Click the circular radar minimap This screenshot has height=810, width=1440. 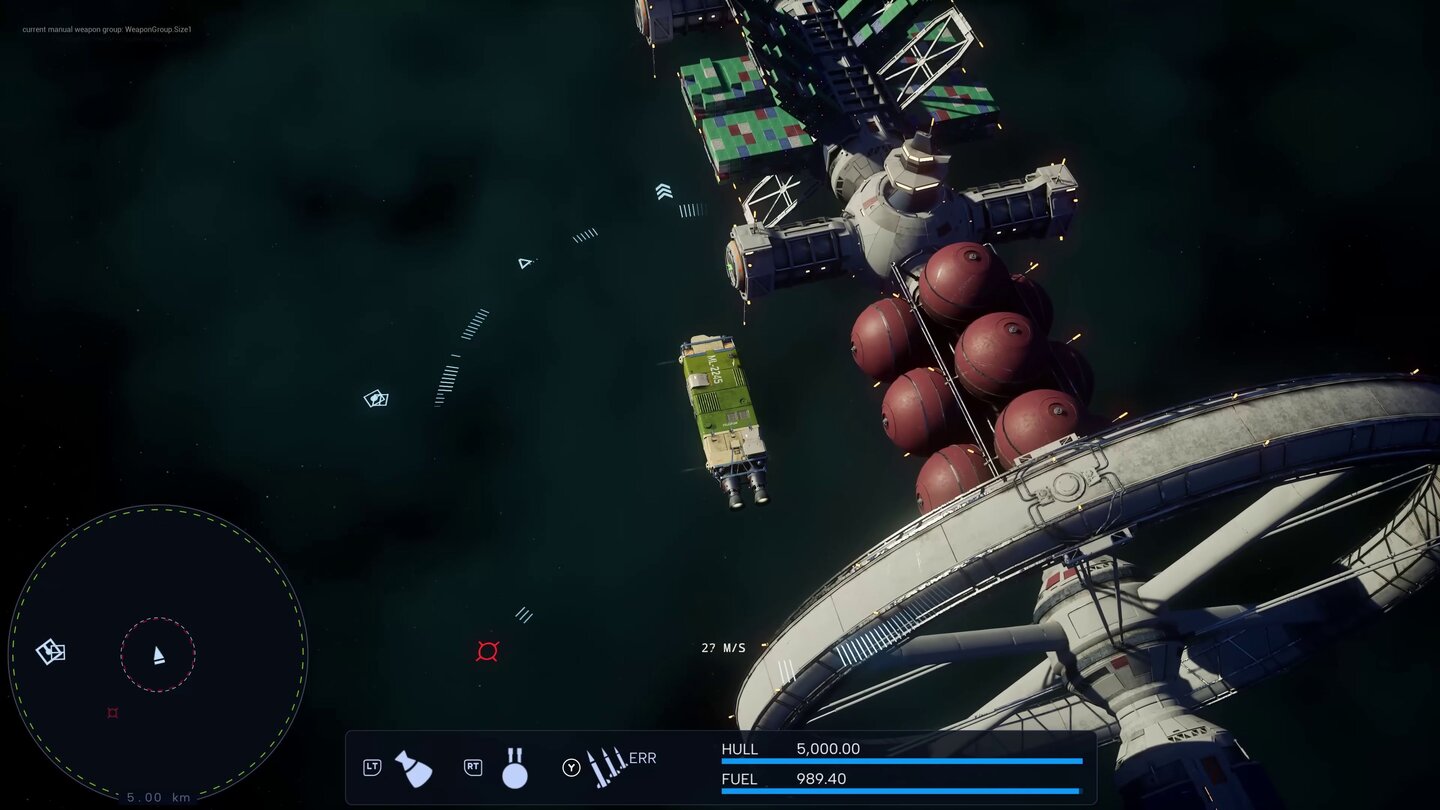click(158, 655)
